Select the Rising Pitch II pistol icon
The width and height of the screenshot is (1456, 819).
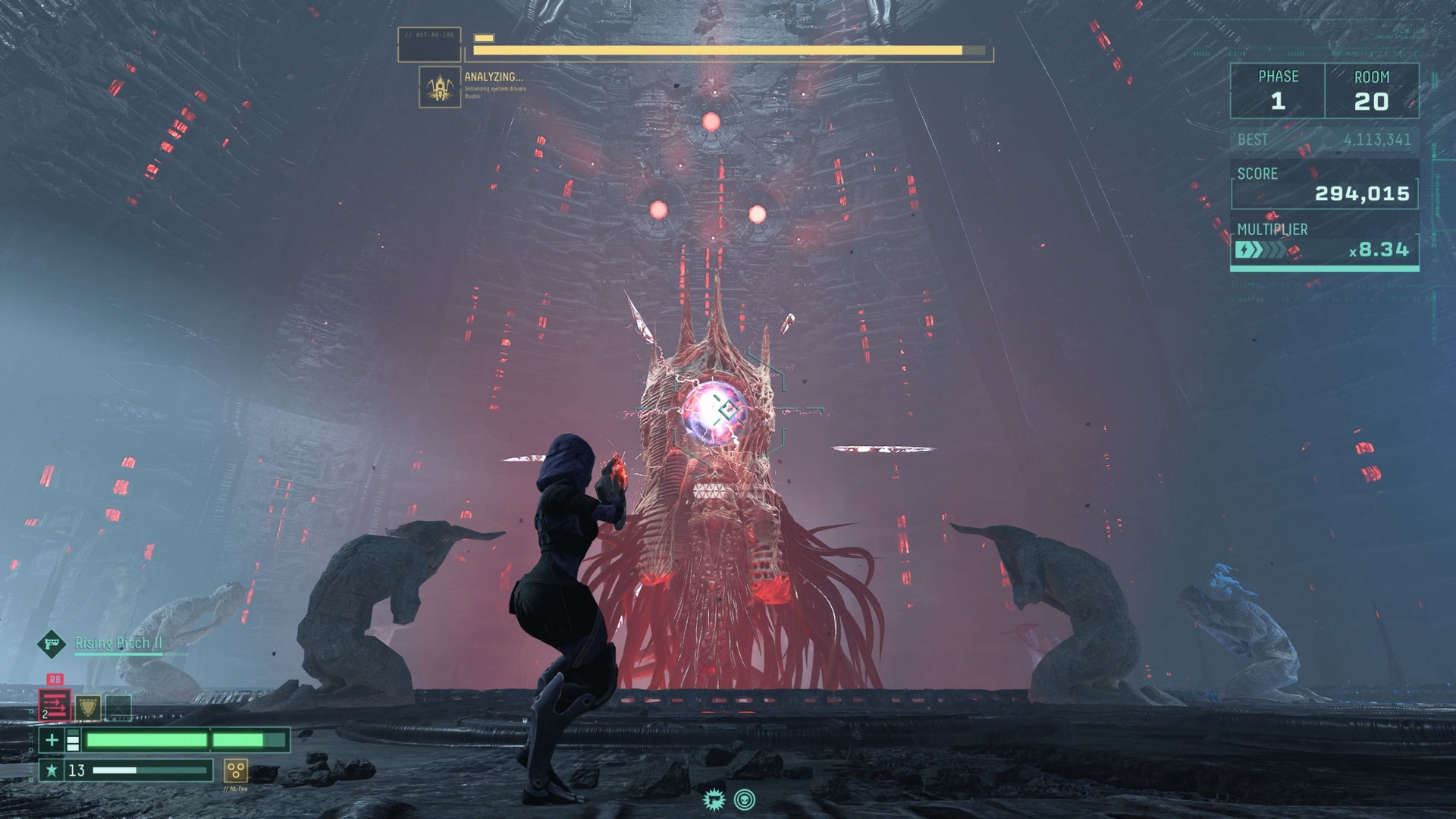pyautogui.click(x=52, y=644)
